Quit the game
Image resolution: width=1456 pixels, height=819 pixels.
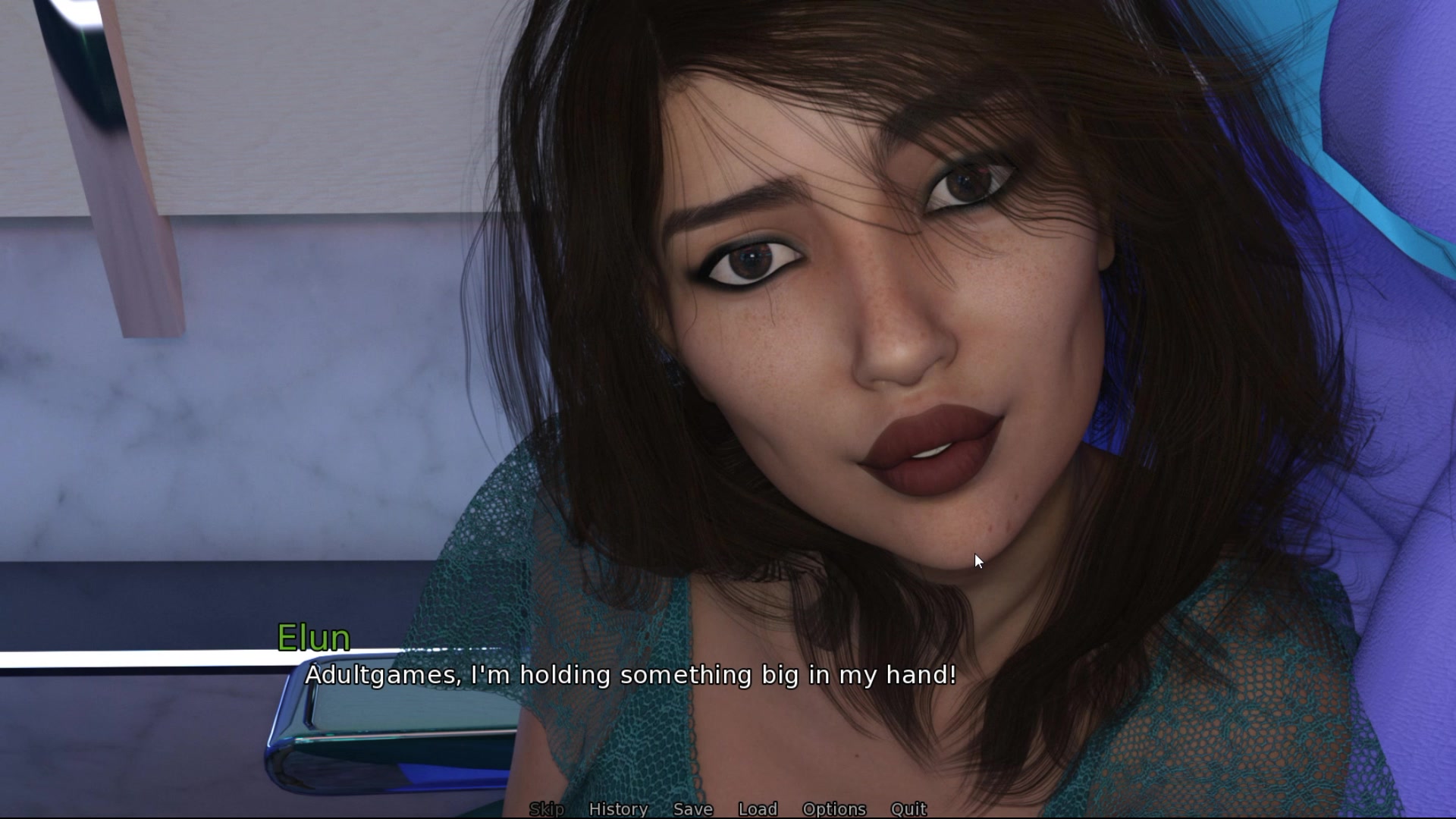click(908, 808)
